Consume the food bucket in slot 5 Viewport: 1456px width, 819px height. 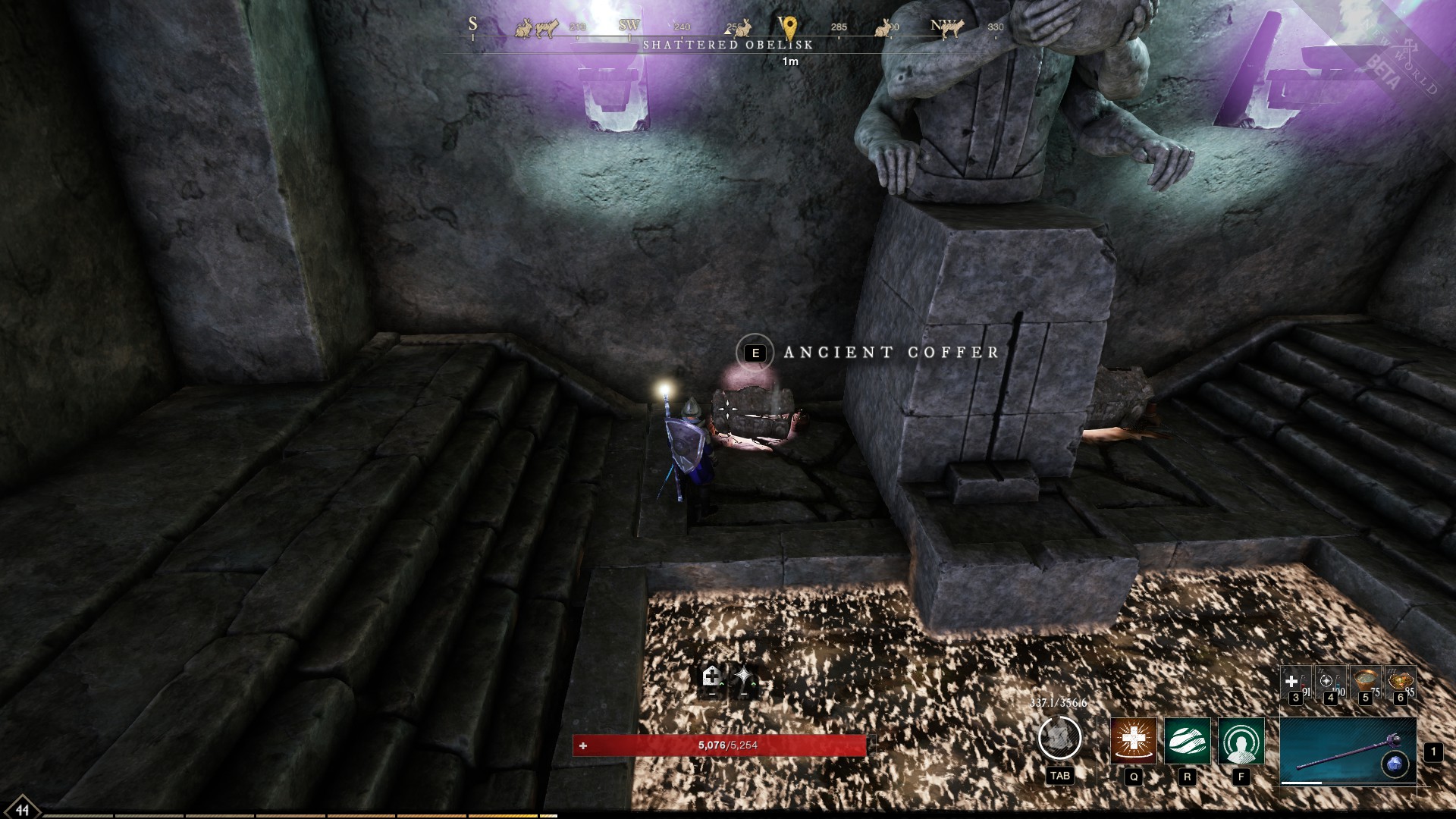coord(1365,679)
